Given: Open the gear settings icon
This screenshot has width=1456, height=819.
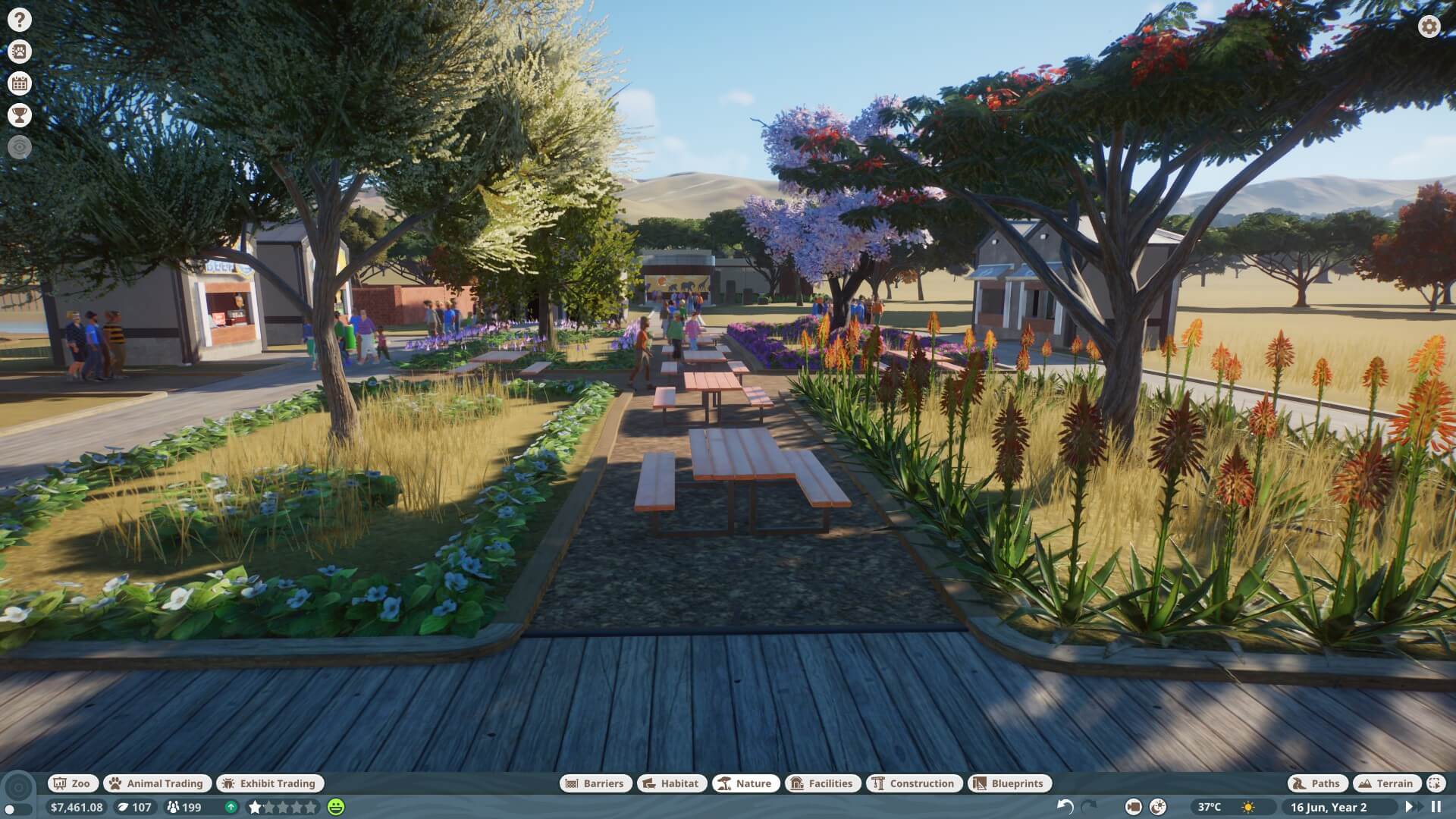Looking at the screenshot, I should [x=1429, y=27].
